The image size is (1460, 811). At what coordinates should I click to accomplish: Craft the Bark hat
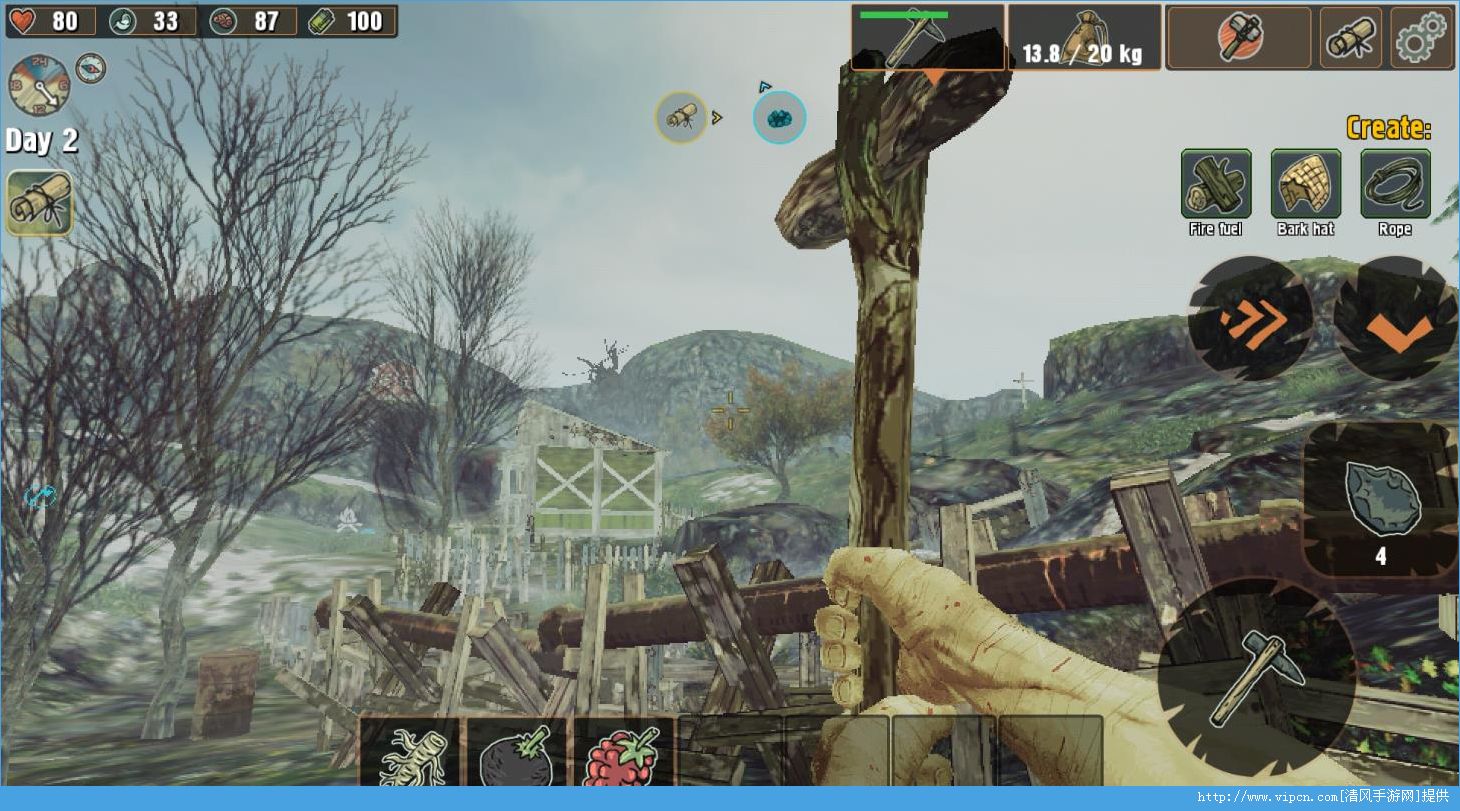coord(1306,185)
